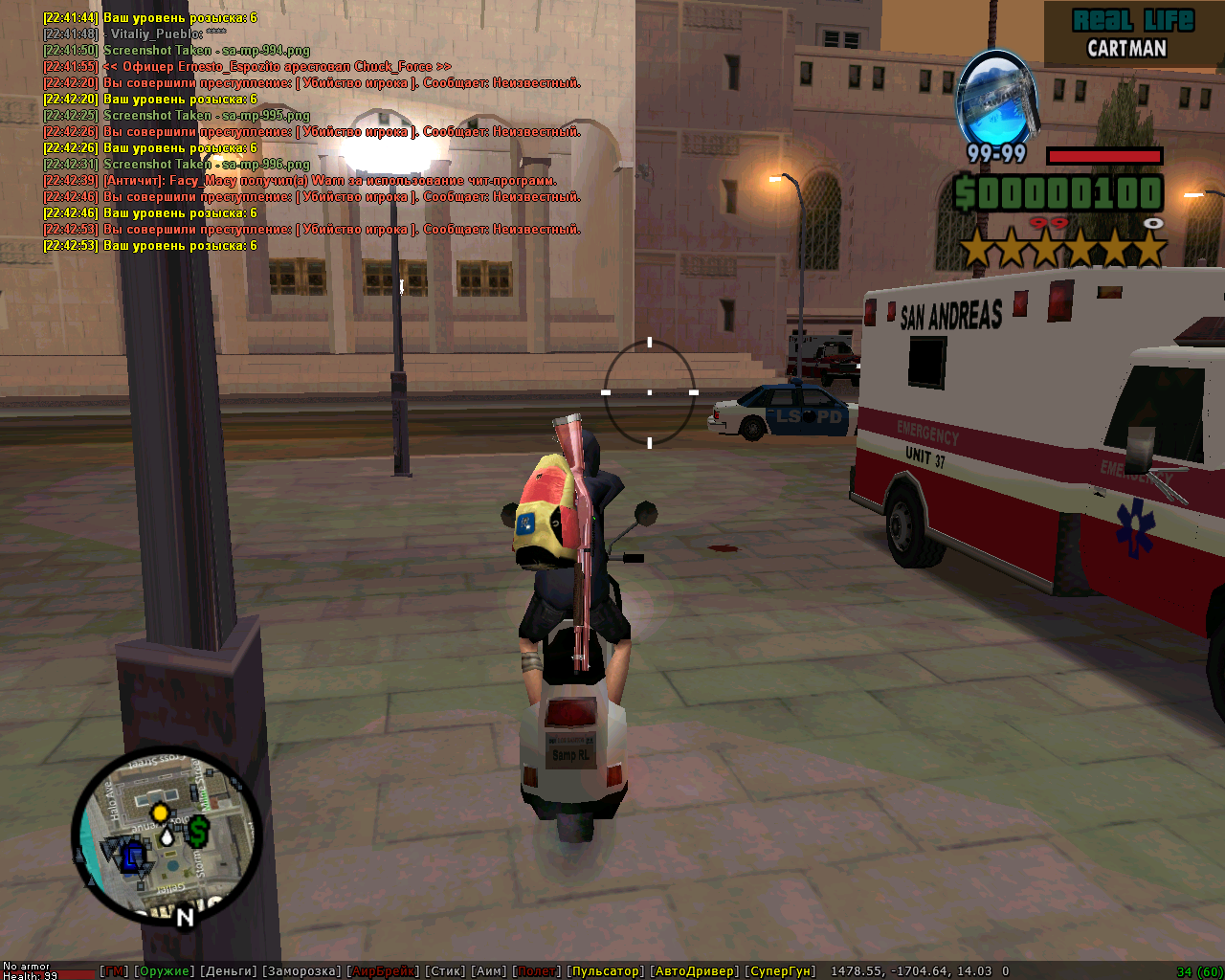The image size is (1225, 980).
Task: Click the blue police marker on the minimap
Action: 131,855
